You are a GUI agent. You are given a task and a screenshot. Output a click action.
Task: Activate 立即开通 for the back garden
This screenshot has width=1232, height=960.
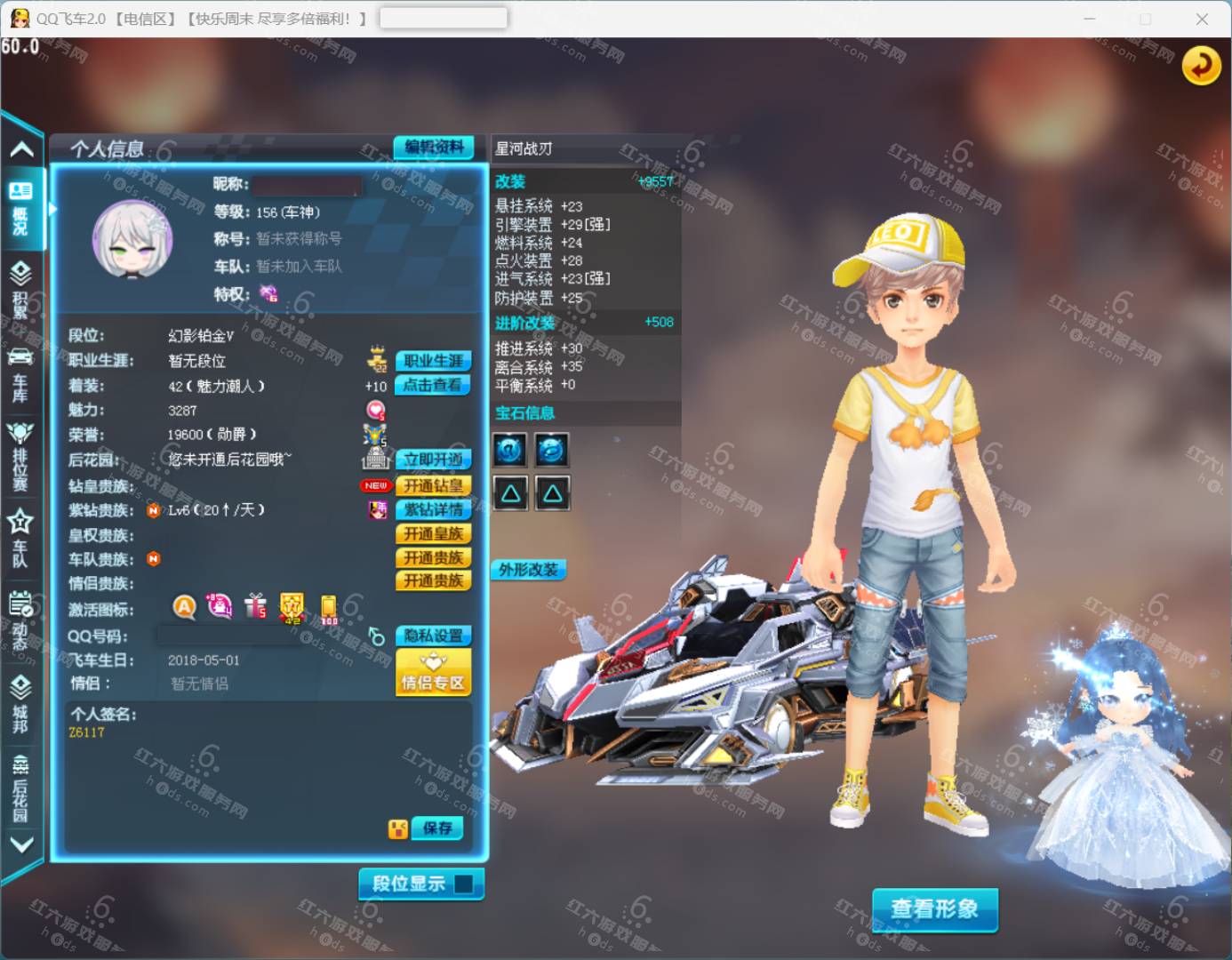pos(433,460)
